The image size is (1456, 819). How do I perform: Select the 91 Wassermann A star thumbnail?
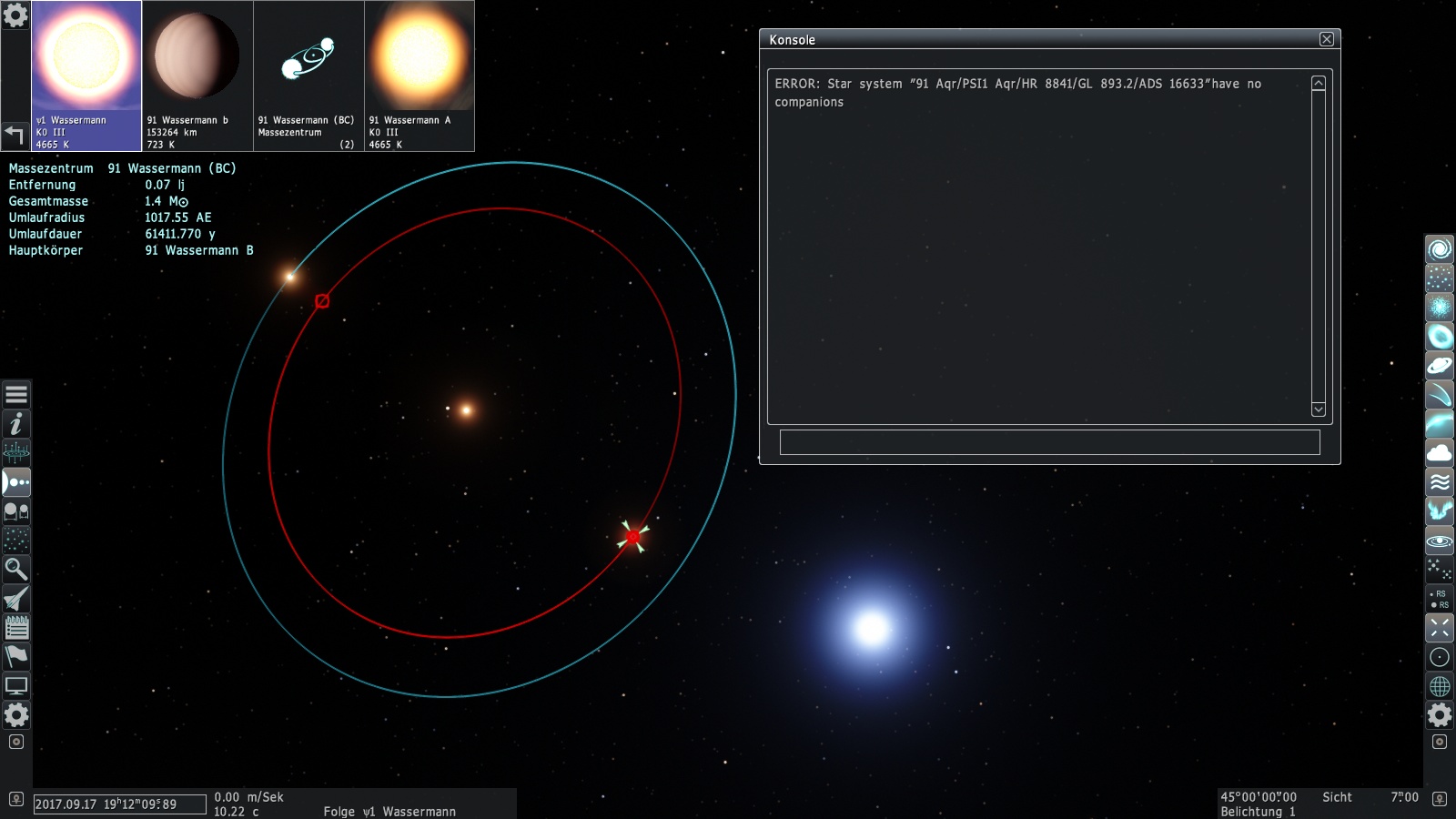pos(420,76)
